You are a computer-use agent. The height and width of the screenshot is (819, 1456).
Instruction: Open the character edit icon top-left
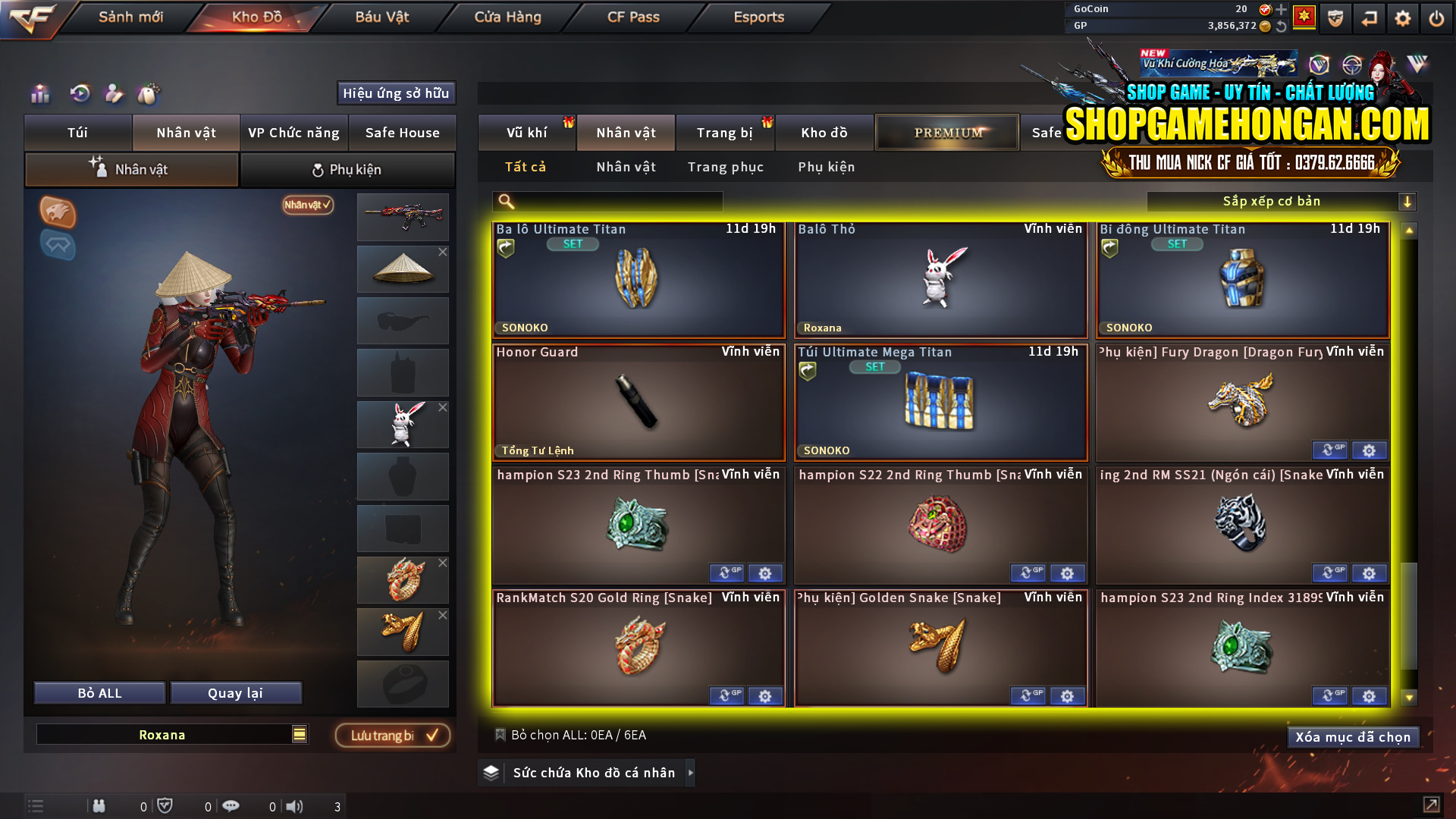[113, 93]
